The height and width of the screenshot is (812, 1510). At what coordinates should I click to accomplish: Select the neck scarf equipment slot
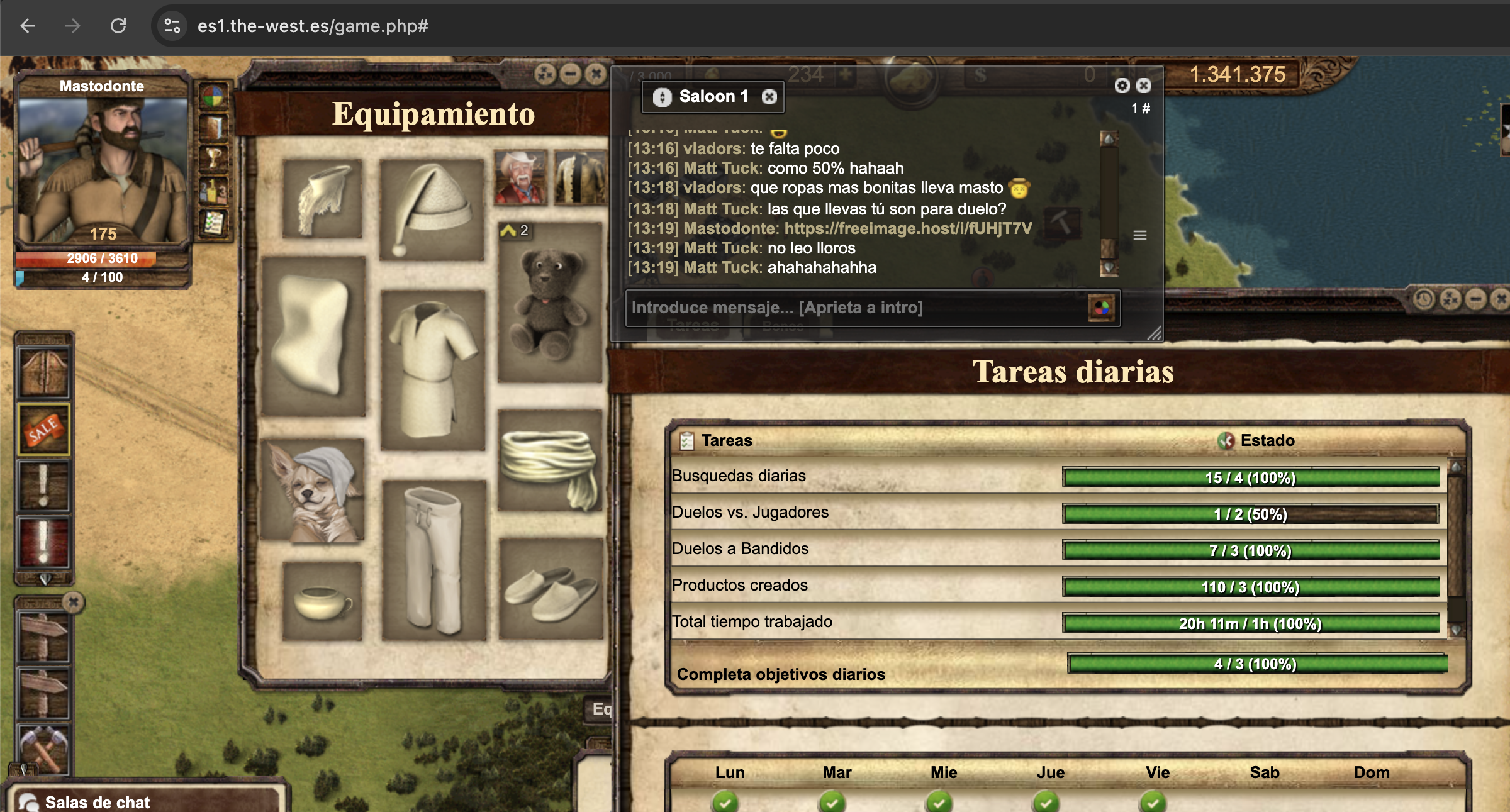click(x=322, y=198)
